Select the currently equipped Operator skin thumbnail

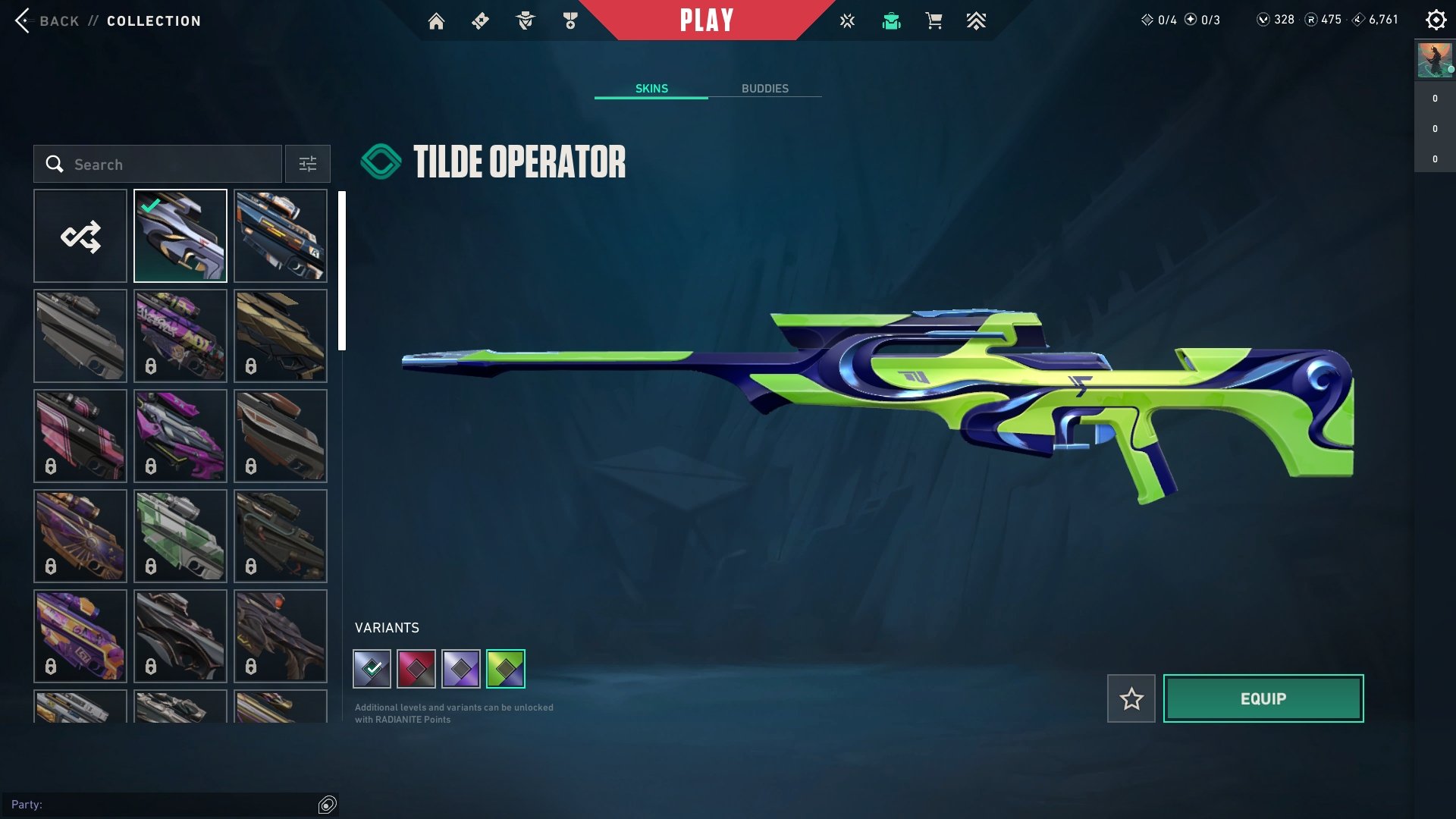[180, 237]
